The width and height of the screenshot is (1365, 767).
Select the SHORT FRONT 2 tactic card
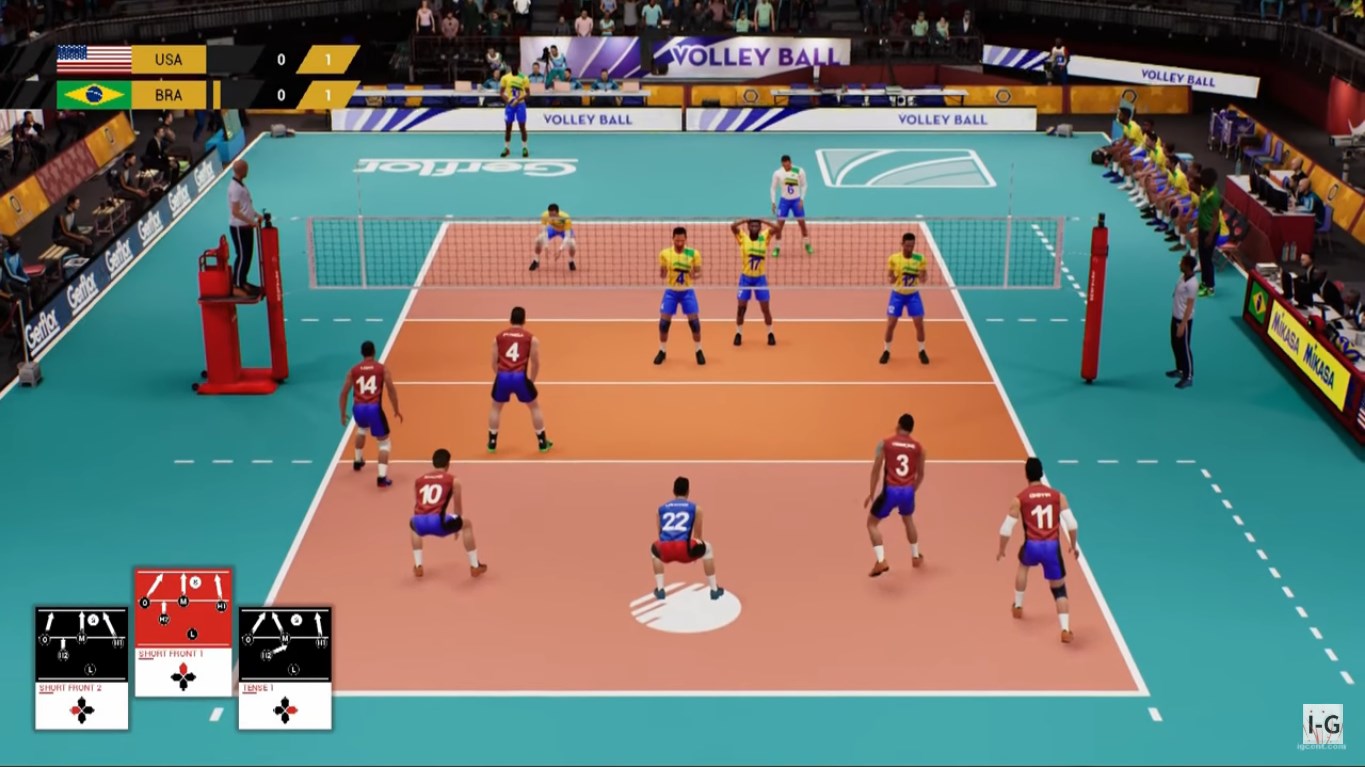tap(81, 667)
